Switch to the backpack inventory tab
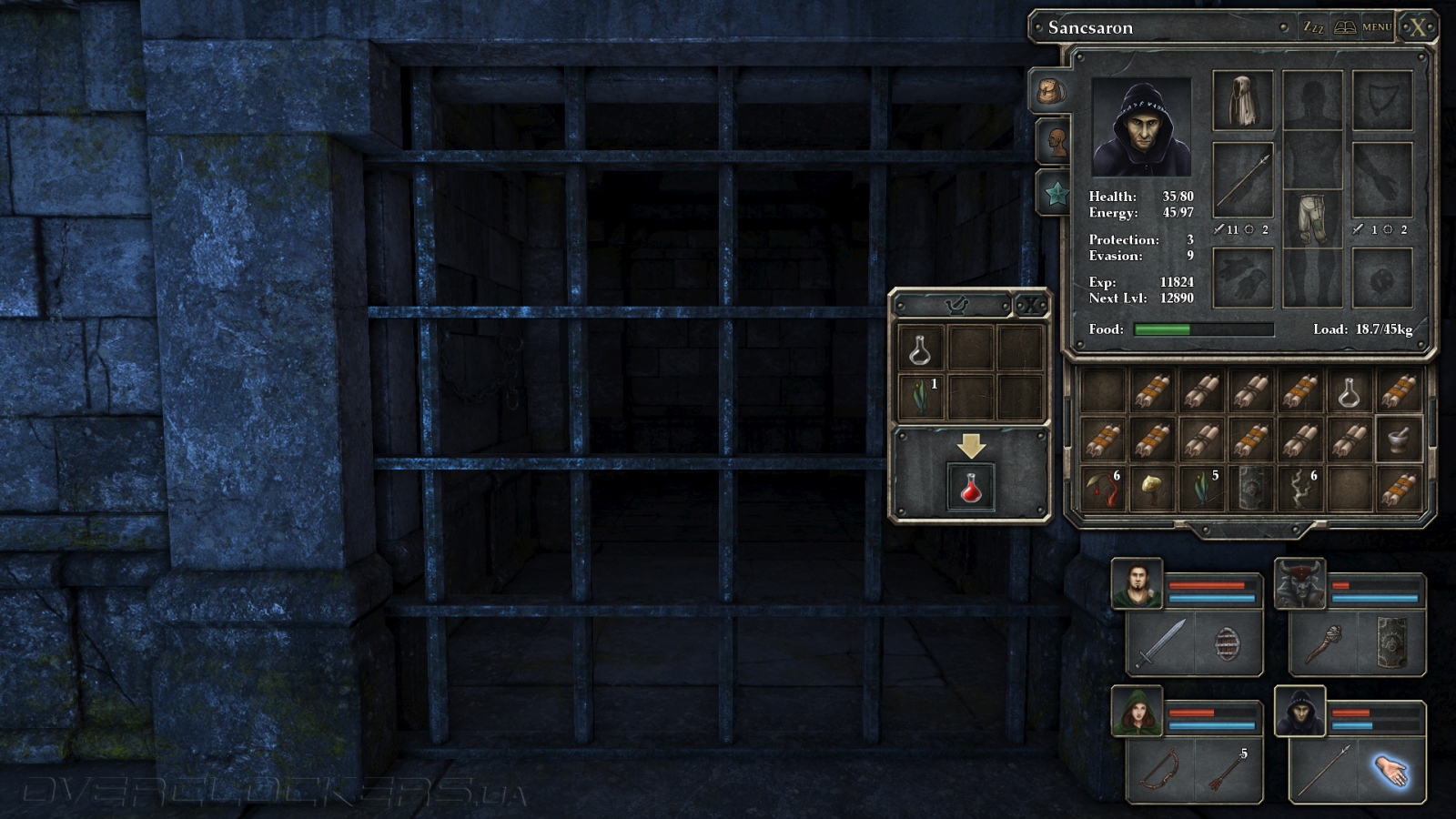The width and height of the screenshot is (1456, 819). [x=1051, y=92]
